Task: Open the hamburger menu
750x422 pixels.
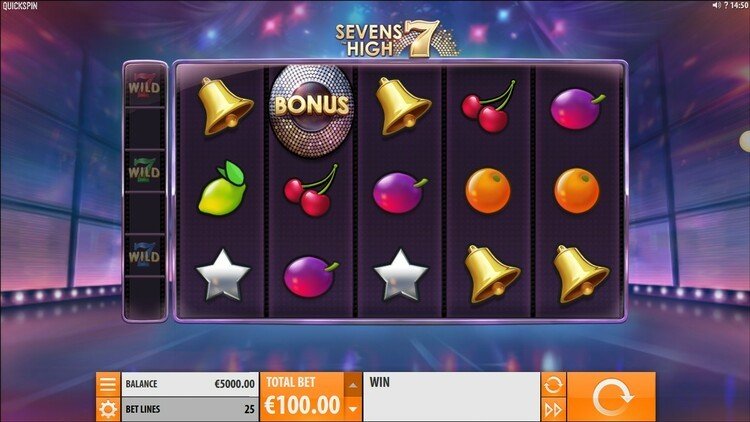Action: (108, 384)
